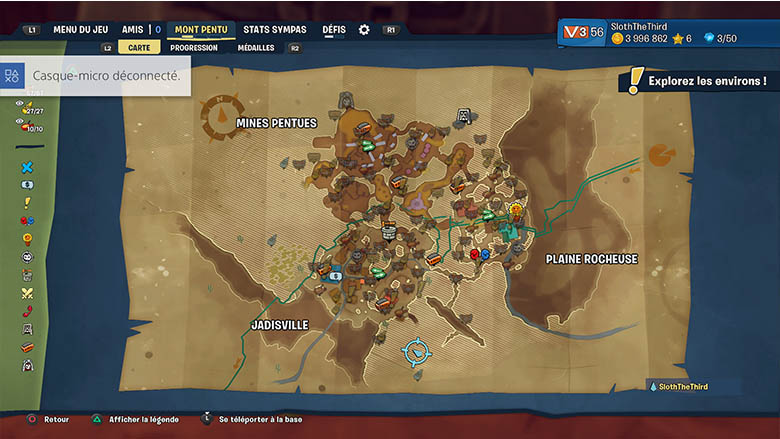The image size is (780, 439).
Task: Open the Stats Sympas tab
Action: [275, 30]
